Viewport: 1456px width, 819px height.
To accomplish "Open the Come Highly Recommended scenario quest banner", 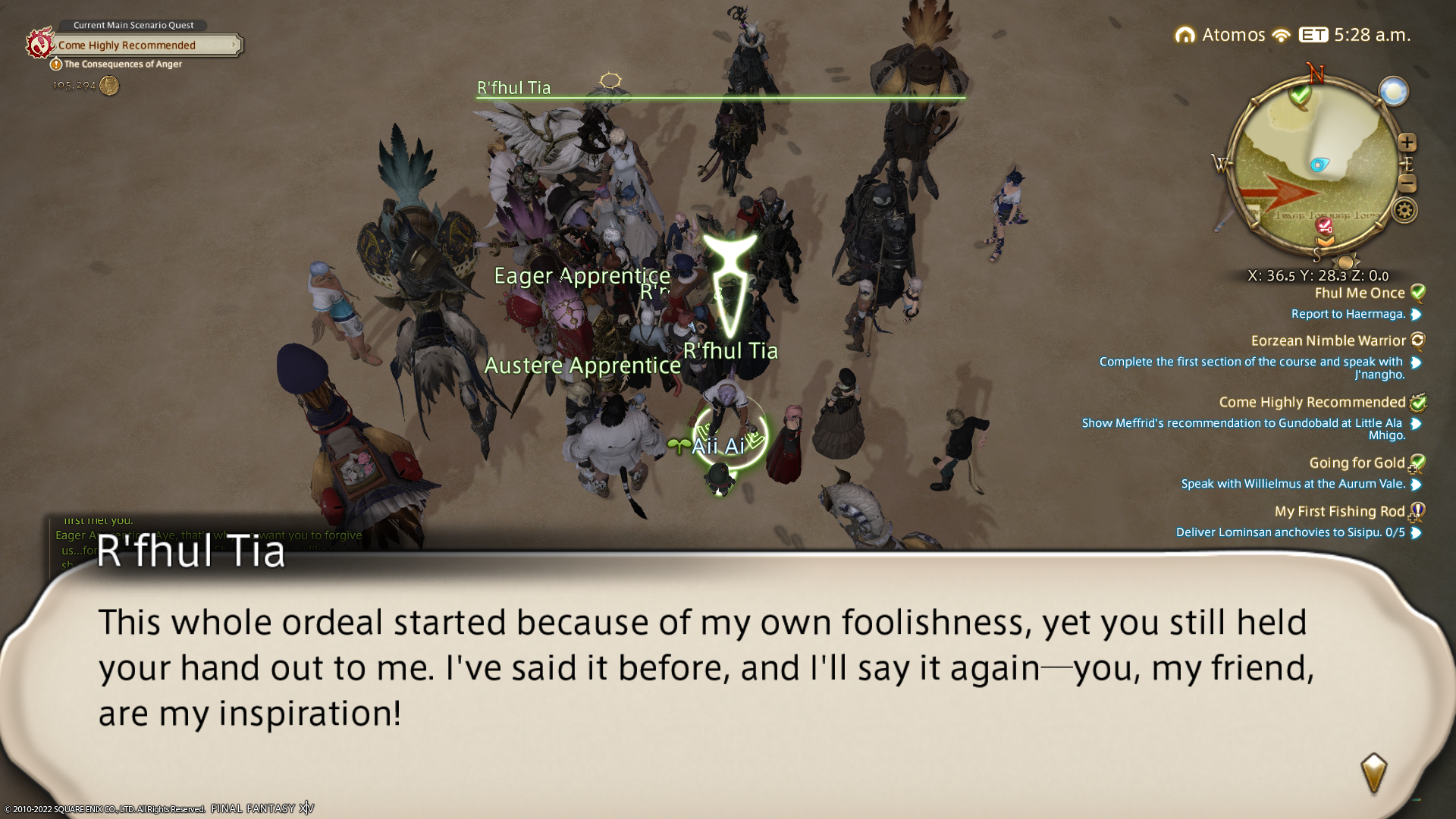I will [136, 45].
